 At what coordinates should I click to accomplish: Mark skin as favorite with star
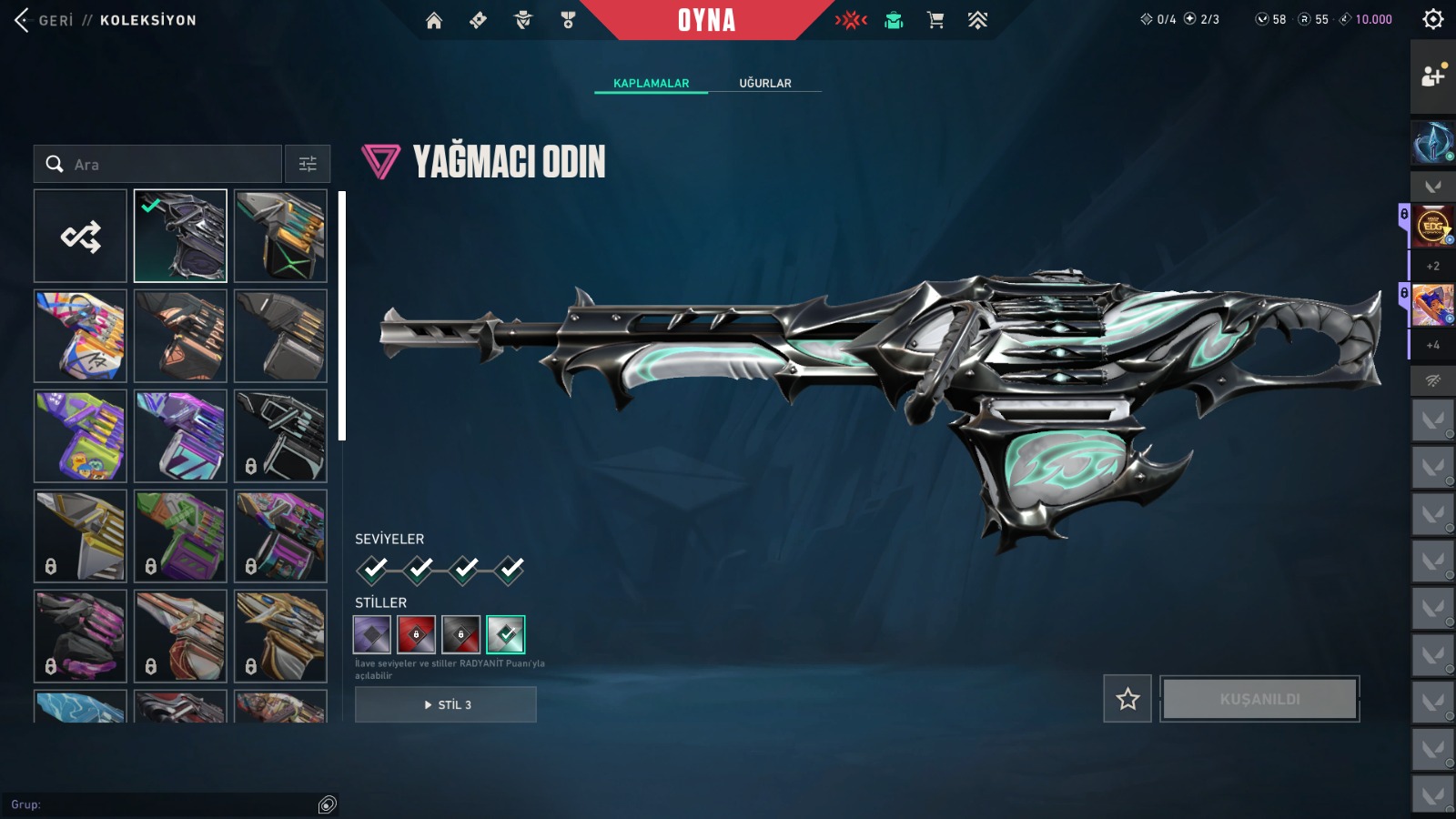[1127, 699]
